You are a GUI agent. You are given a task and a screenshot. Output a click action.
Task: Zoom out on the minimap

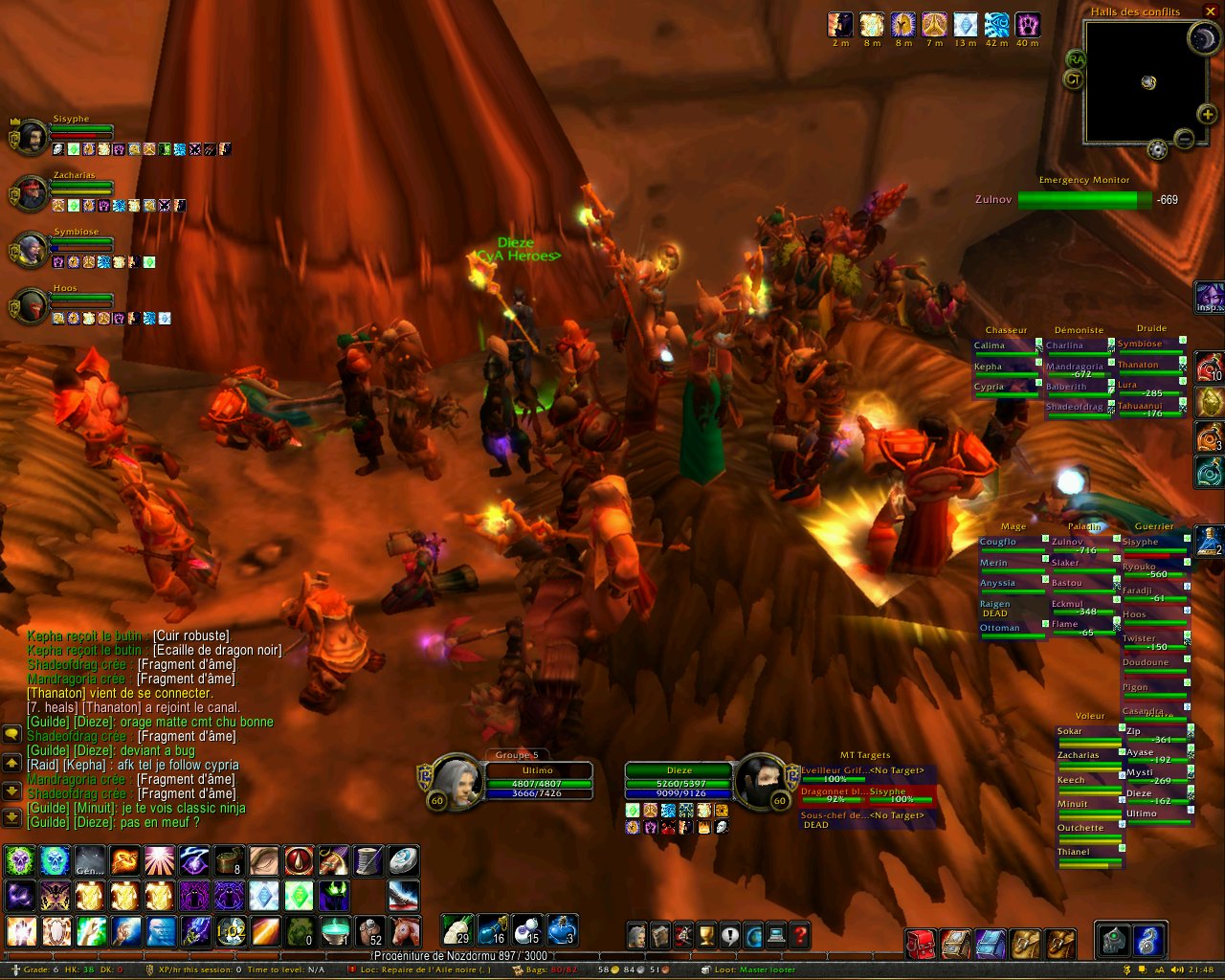tap(1184, 139)
